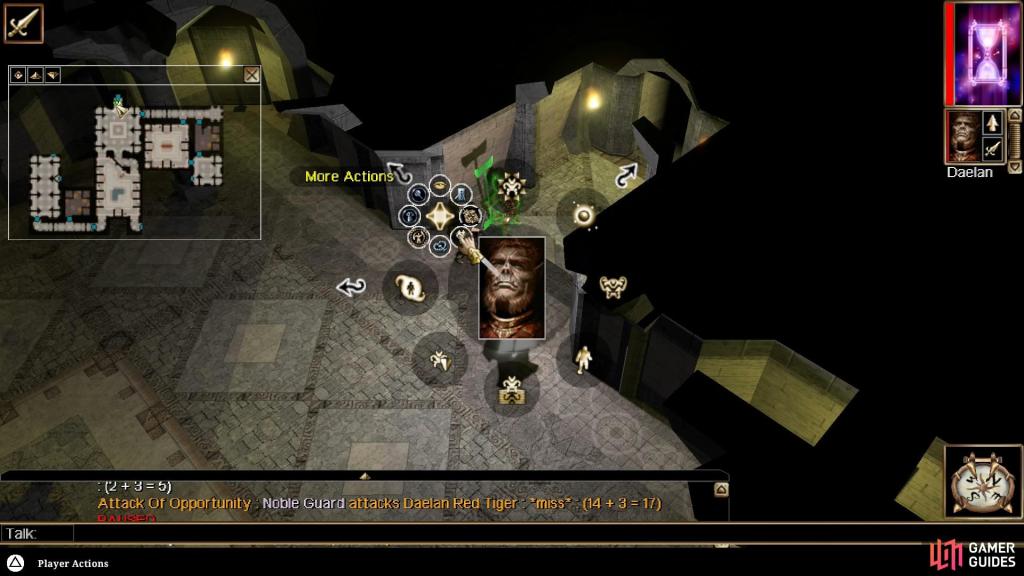Close the minimap panel
1024x576 pixels.
[251, 74]
